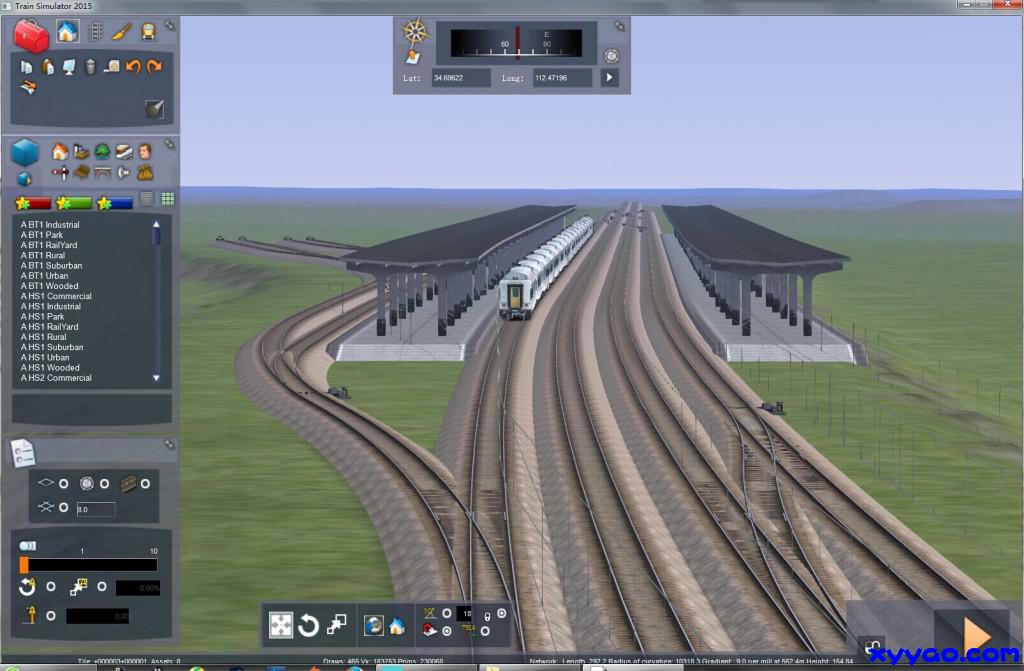
Task: Click the trash can delete tool
Action: 90,67
